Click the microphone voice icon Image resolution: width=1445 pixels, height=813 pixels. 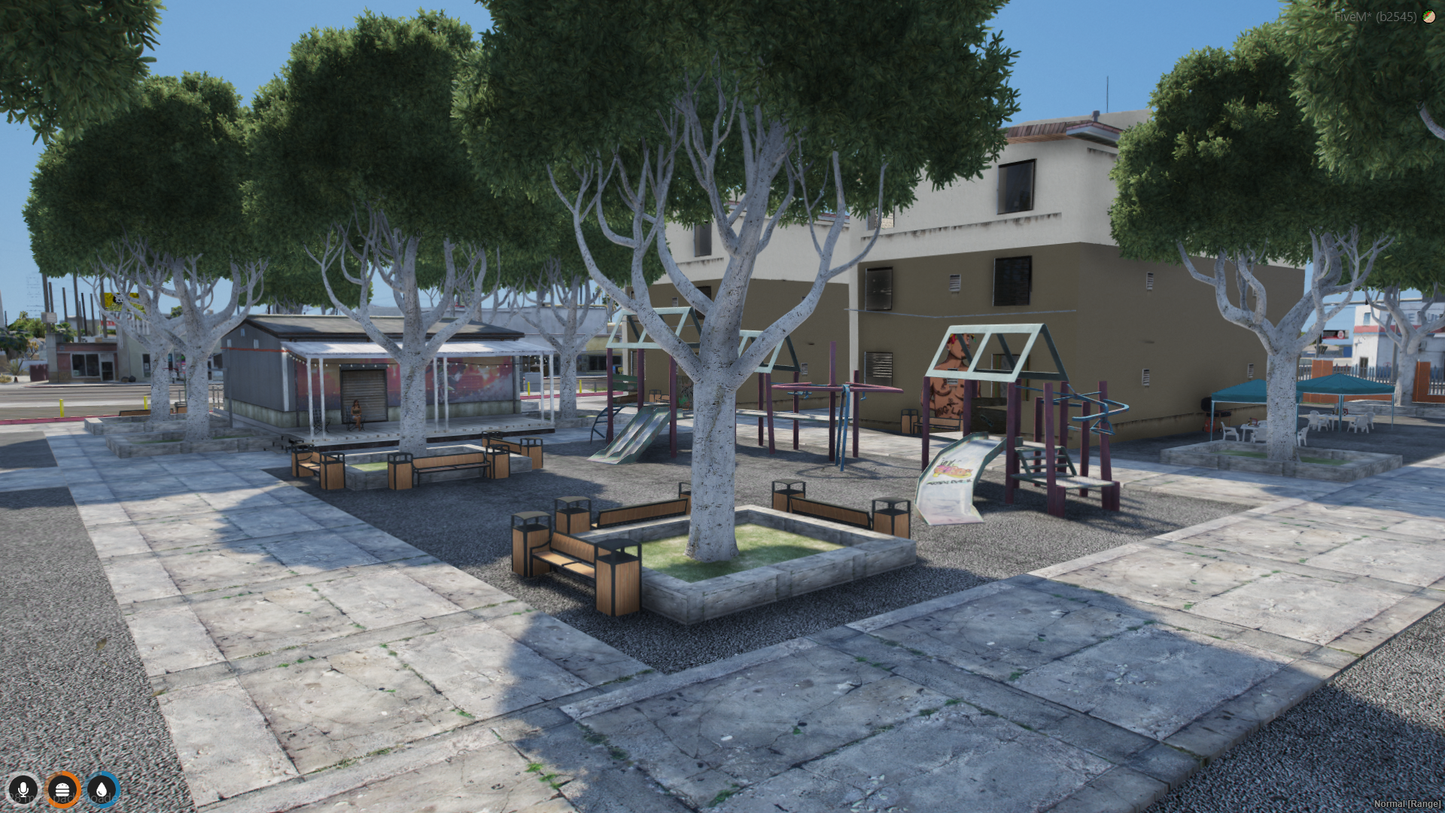[22, 789]
